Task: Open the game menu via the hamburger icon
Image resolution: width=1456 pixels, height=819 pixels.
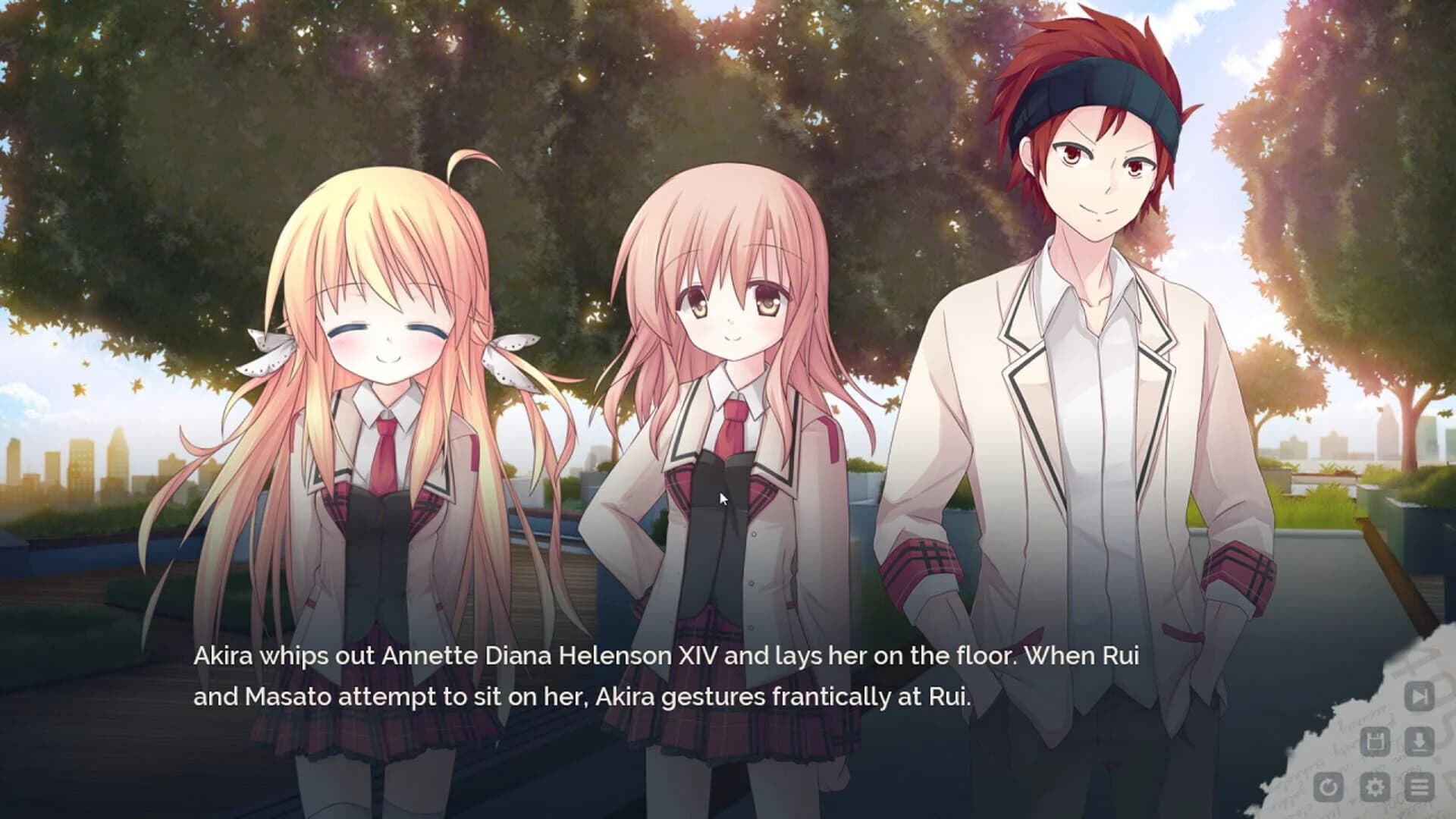Action: click(x=1419, y=786)
